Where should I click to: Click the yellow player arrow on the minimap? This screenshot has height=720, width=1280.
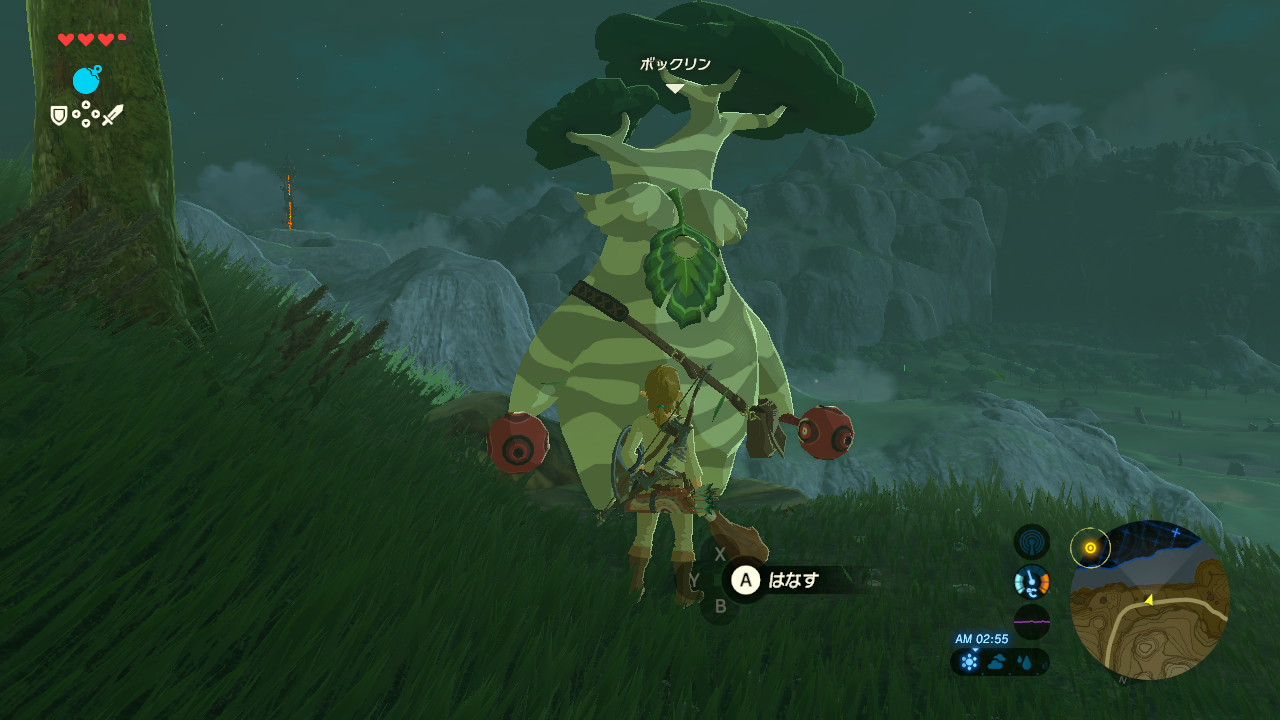pos(1149,600)
